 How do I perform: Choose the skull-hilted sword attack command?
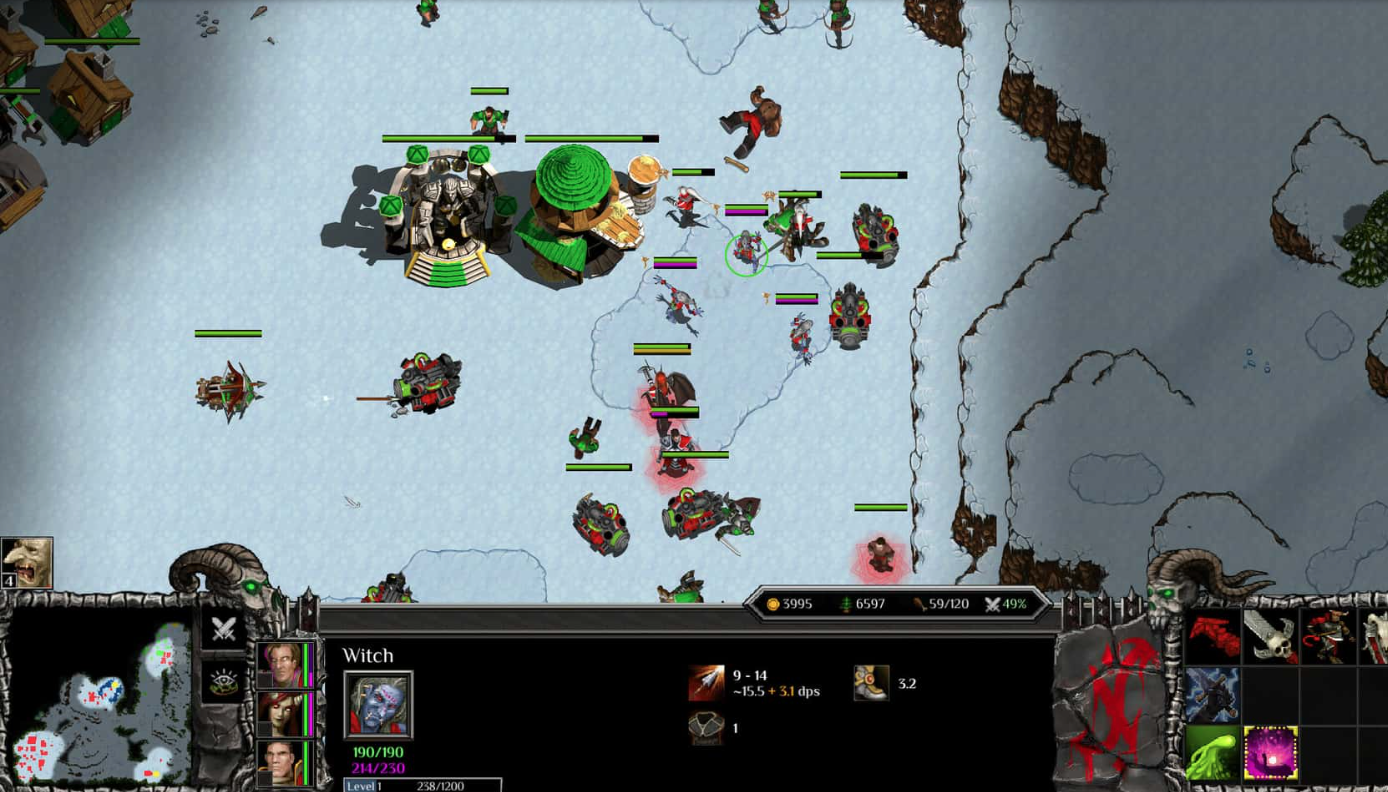point(1270,635)
